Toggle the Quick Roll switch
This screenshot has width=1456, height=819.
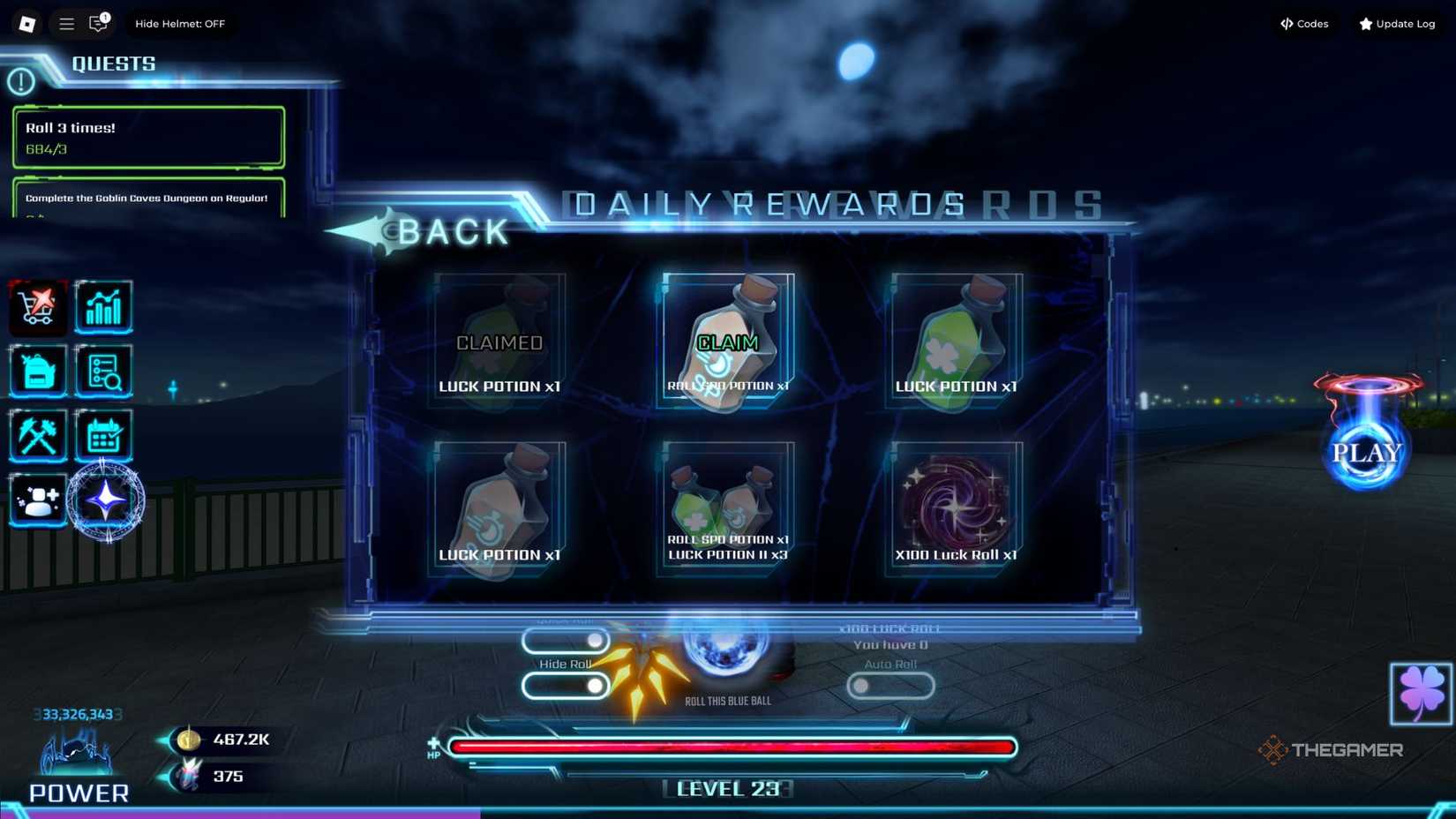pyautogui.click(x=565, y=641)
